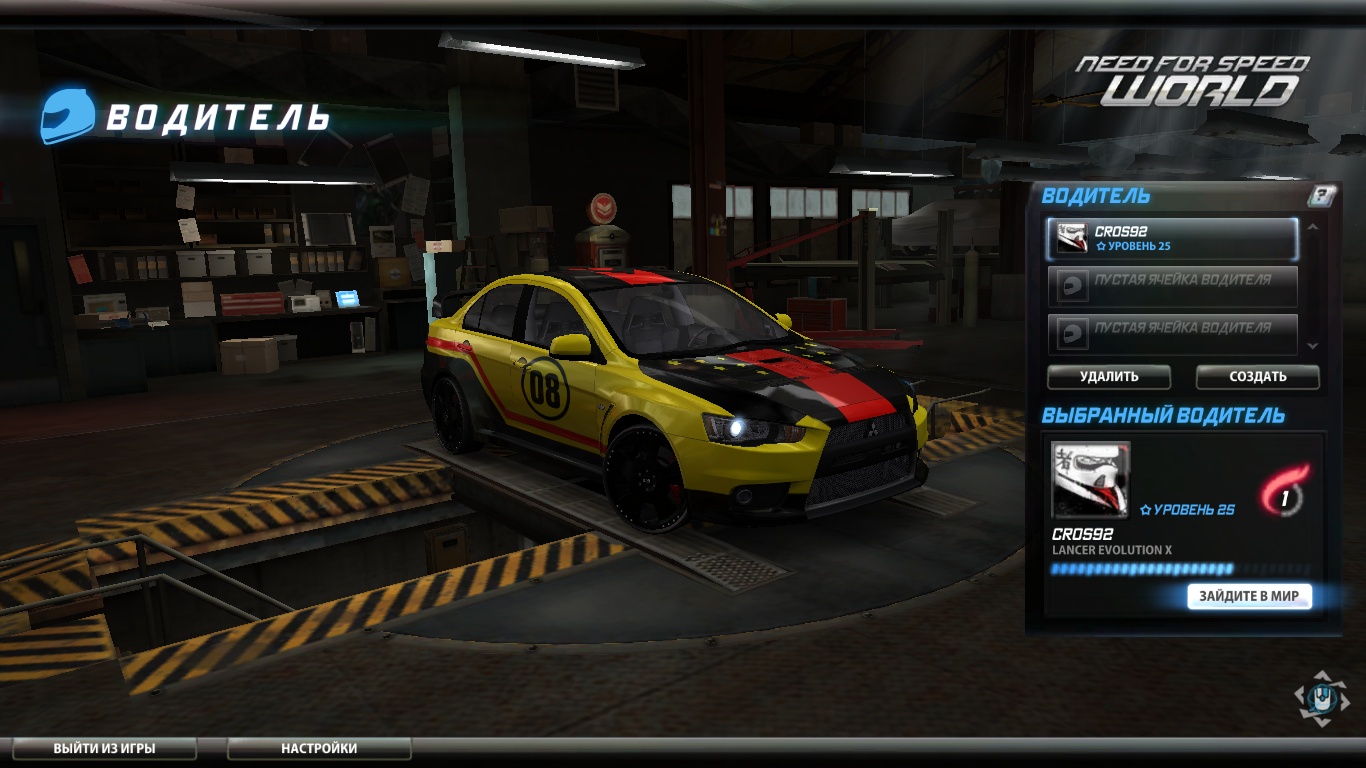Create a new driver with Создать
The height and width of the screenshot is (768, 1366).
pos(1257,377)
